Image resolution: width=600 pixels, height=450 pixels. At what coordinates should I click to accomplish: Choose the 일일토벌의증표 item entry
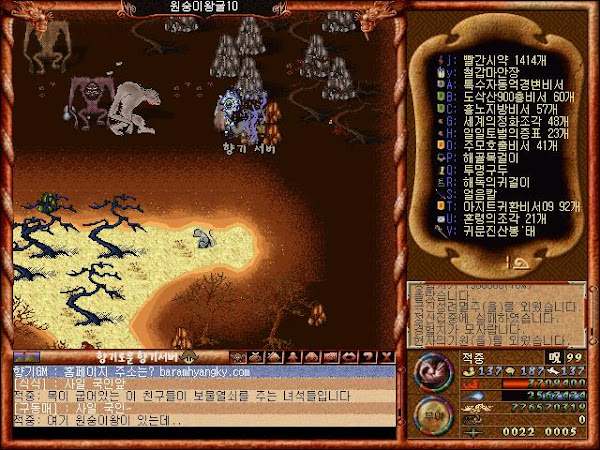[492, 132]
